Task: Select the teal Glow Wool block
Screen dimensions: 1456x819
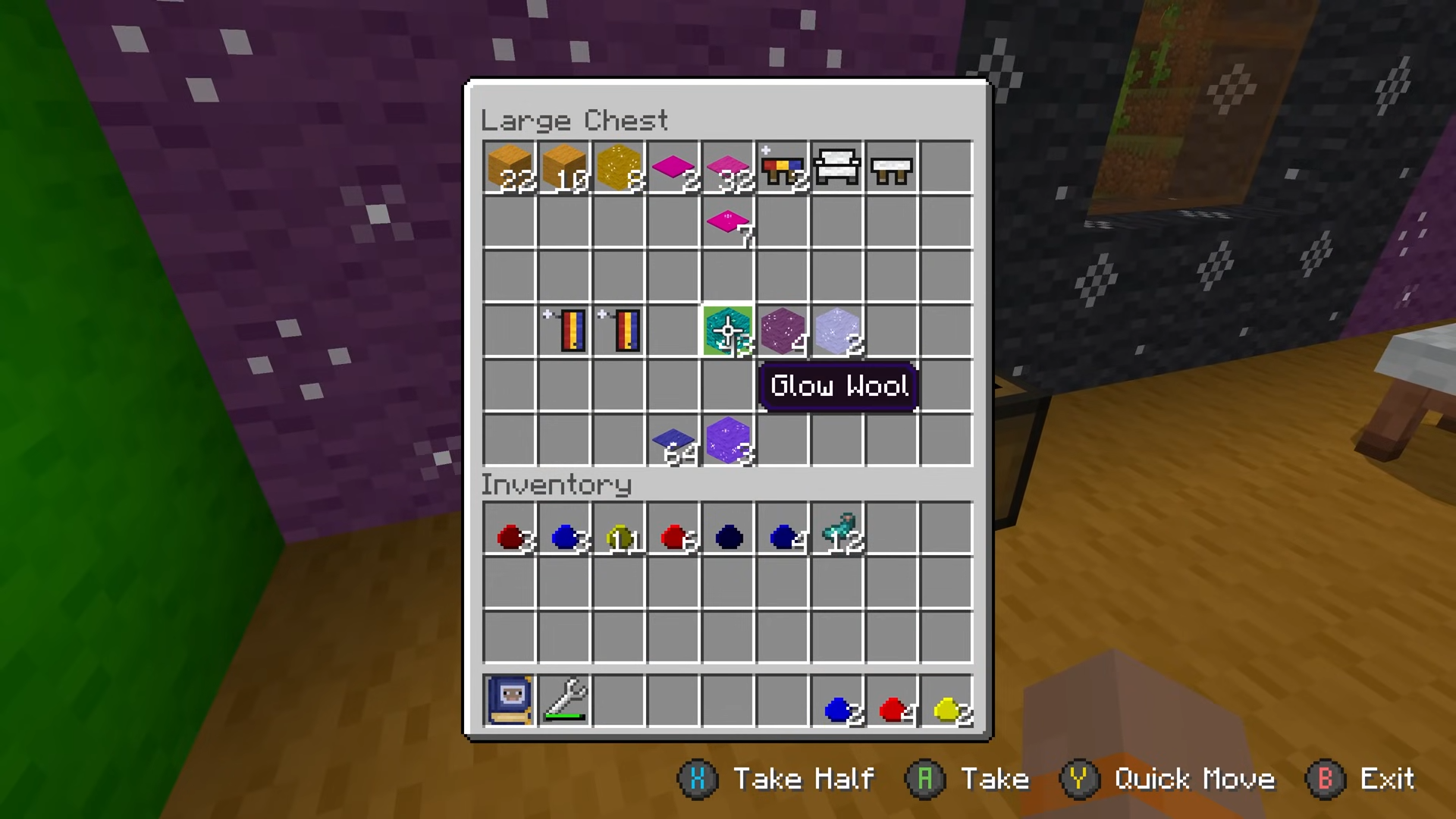Action: click(x=728, y=331)
